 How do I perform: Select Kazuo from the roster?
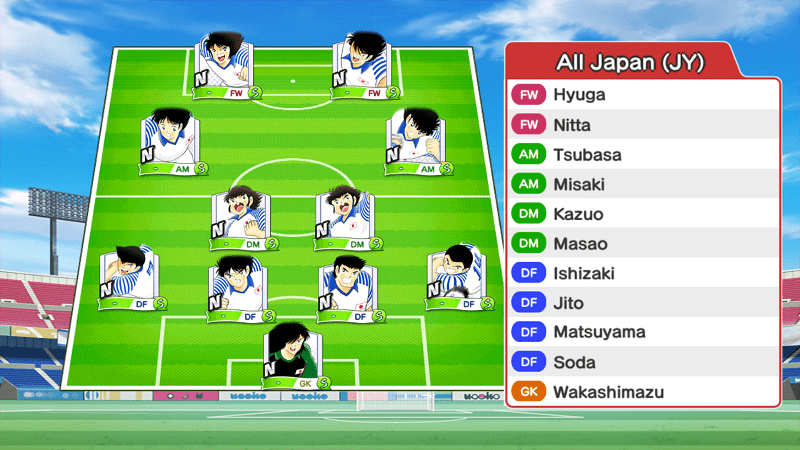(x=642, y=214)
